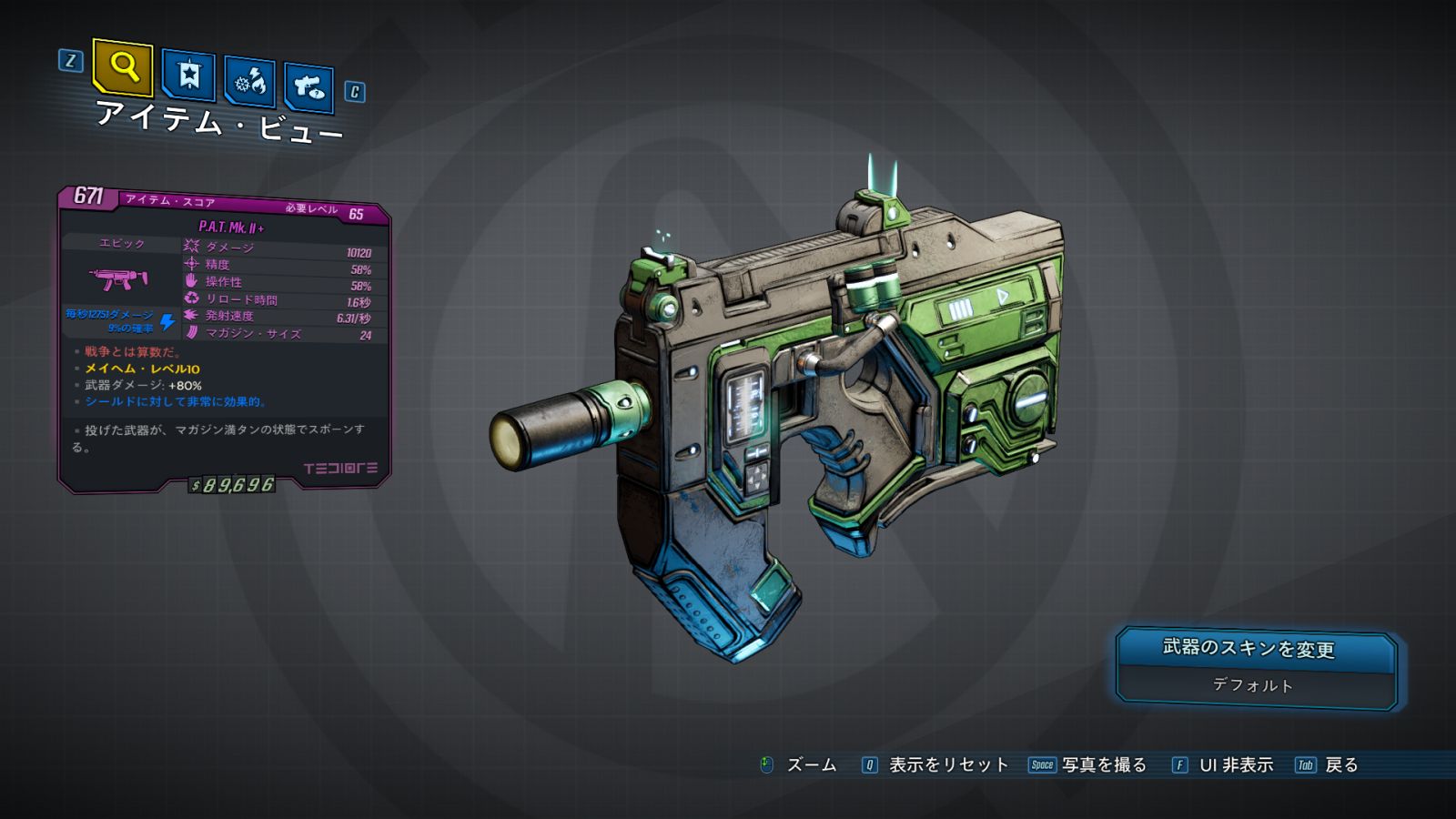Go back using the 戻る option
Image resolution: width=1456 pixels, height=819 pixels.
[1340, 765]
